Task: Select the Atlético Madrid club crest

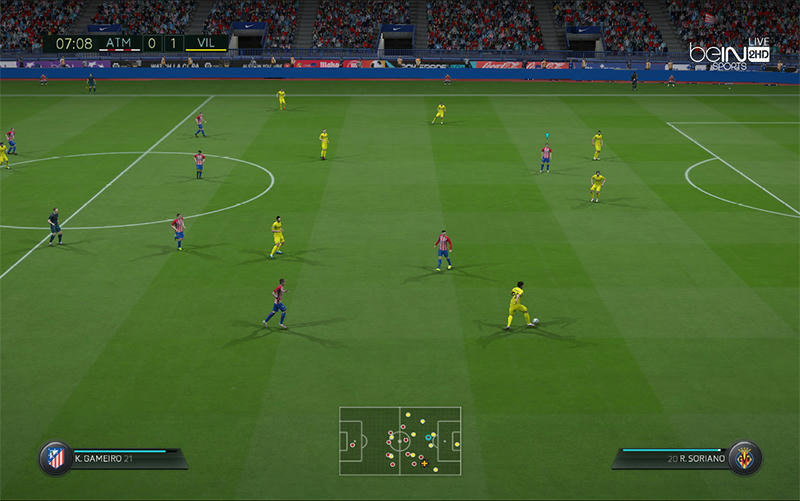Action: (x=55, y=458)
